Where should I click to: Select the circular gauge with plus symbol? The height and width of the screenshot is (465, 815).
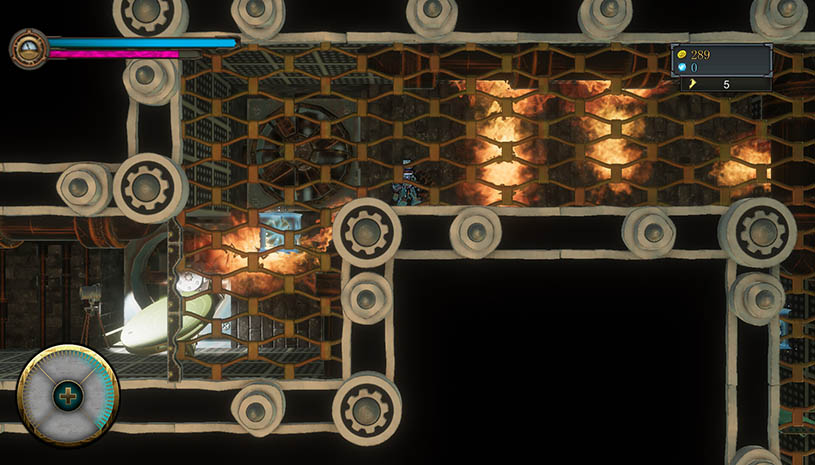point(68,396)
